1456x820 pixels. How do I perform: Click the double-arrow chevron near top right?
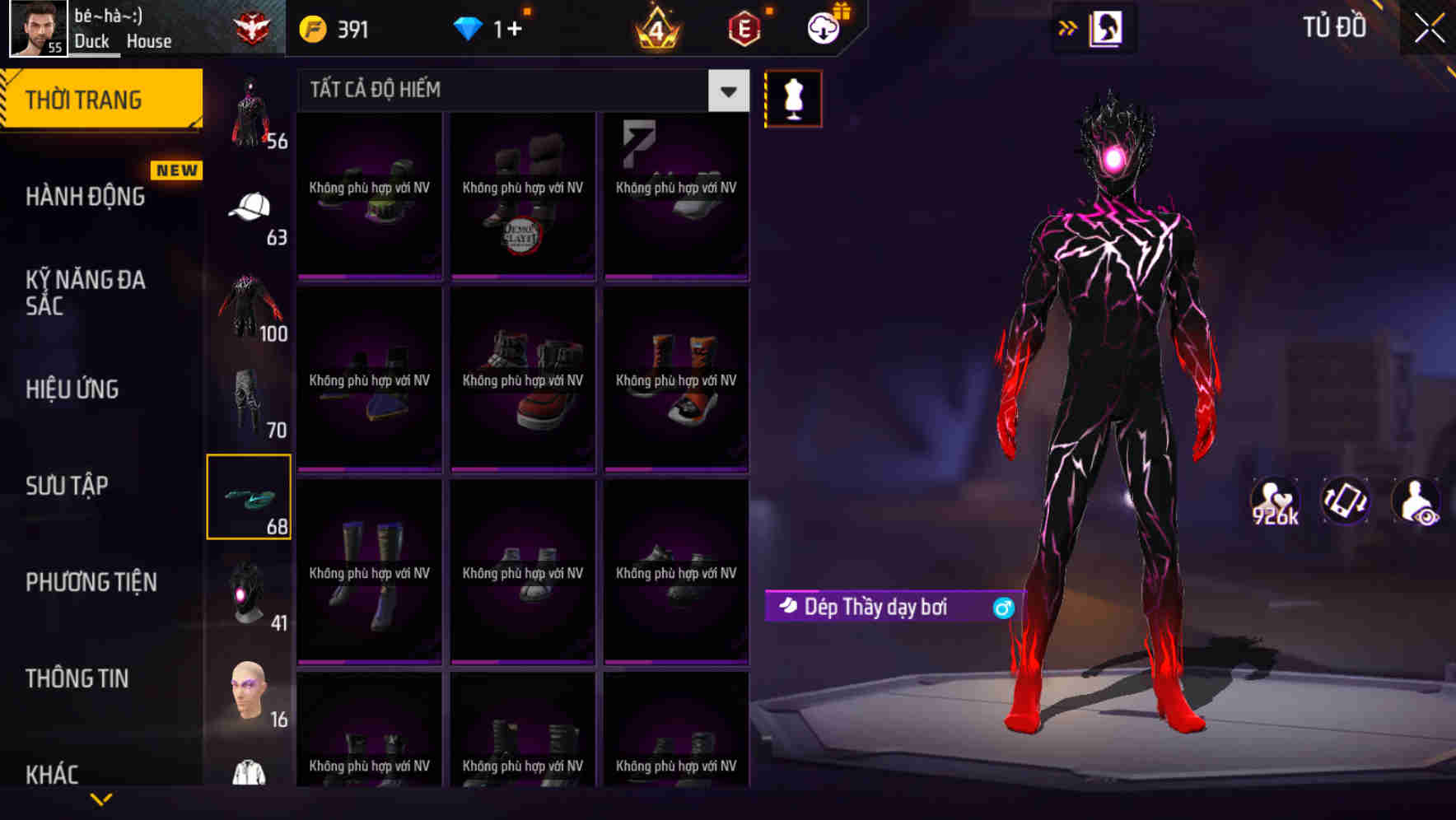(1068, 27)
